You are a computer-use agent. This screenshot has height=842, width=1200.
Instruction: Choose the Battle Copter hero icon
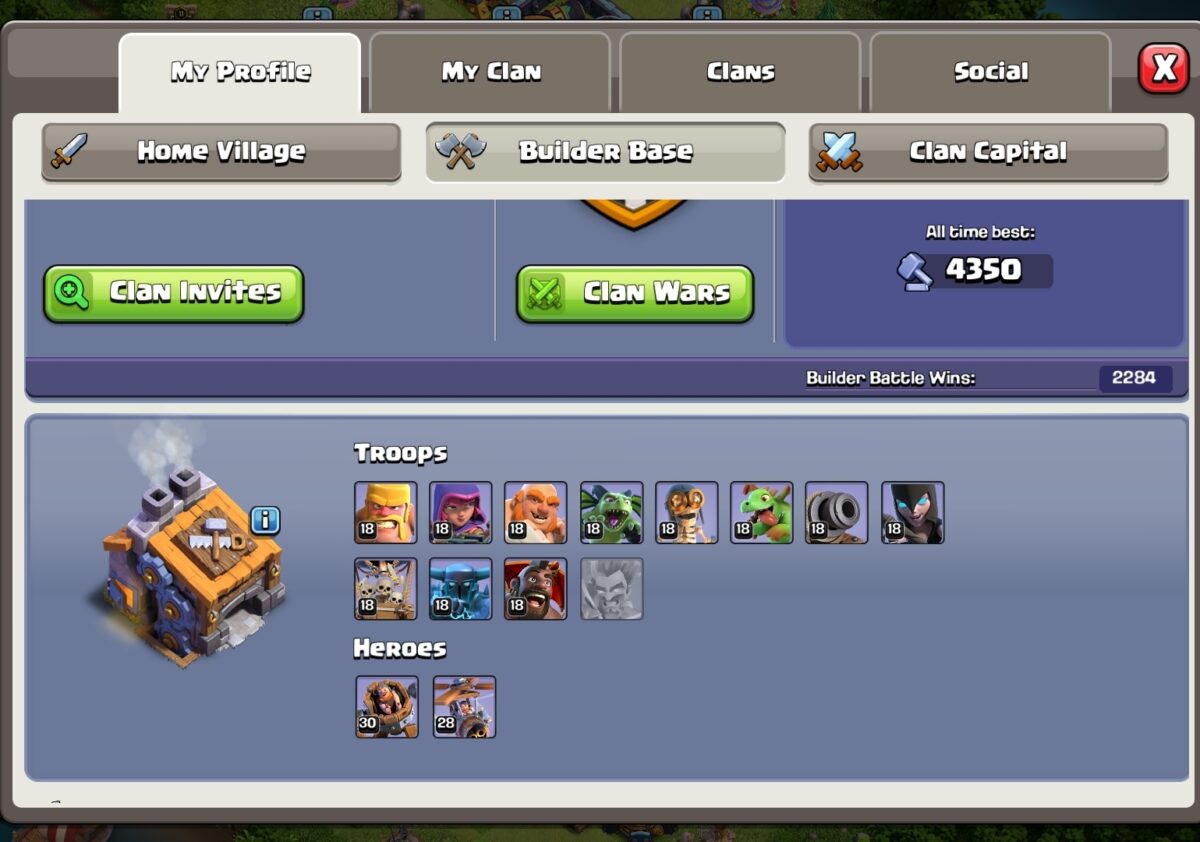pos(464,706)
